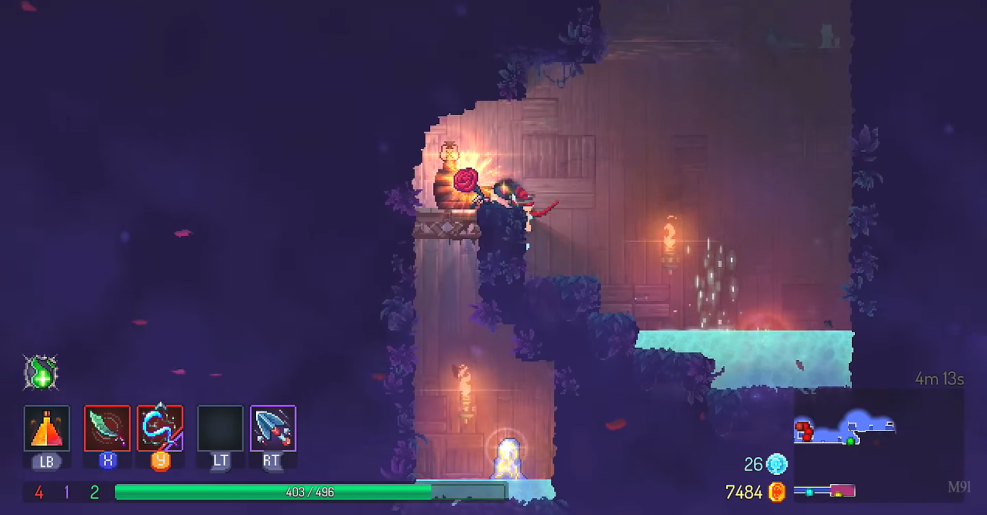Image resolution: width=987 pixels, height=515 pixels.
Task: Click the blue cells currency icon
Action: [777, 463]
